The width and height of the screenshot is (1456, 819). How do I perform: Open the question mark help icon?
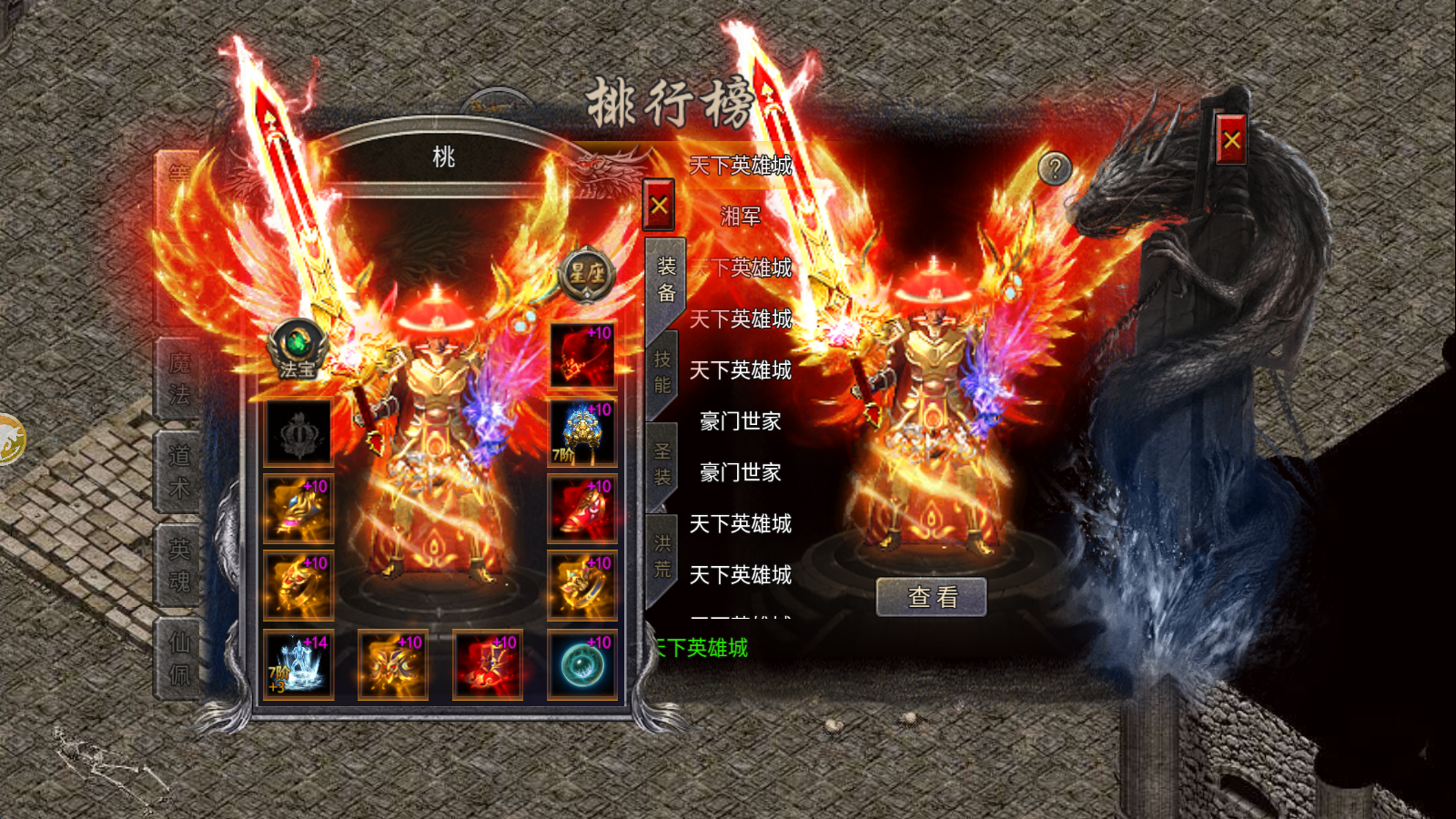point(1054,167)
